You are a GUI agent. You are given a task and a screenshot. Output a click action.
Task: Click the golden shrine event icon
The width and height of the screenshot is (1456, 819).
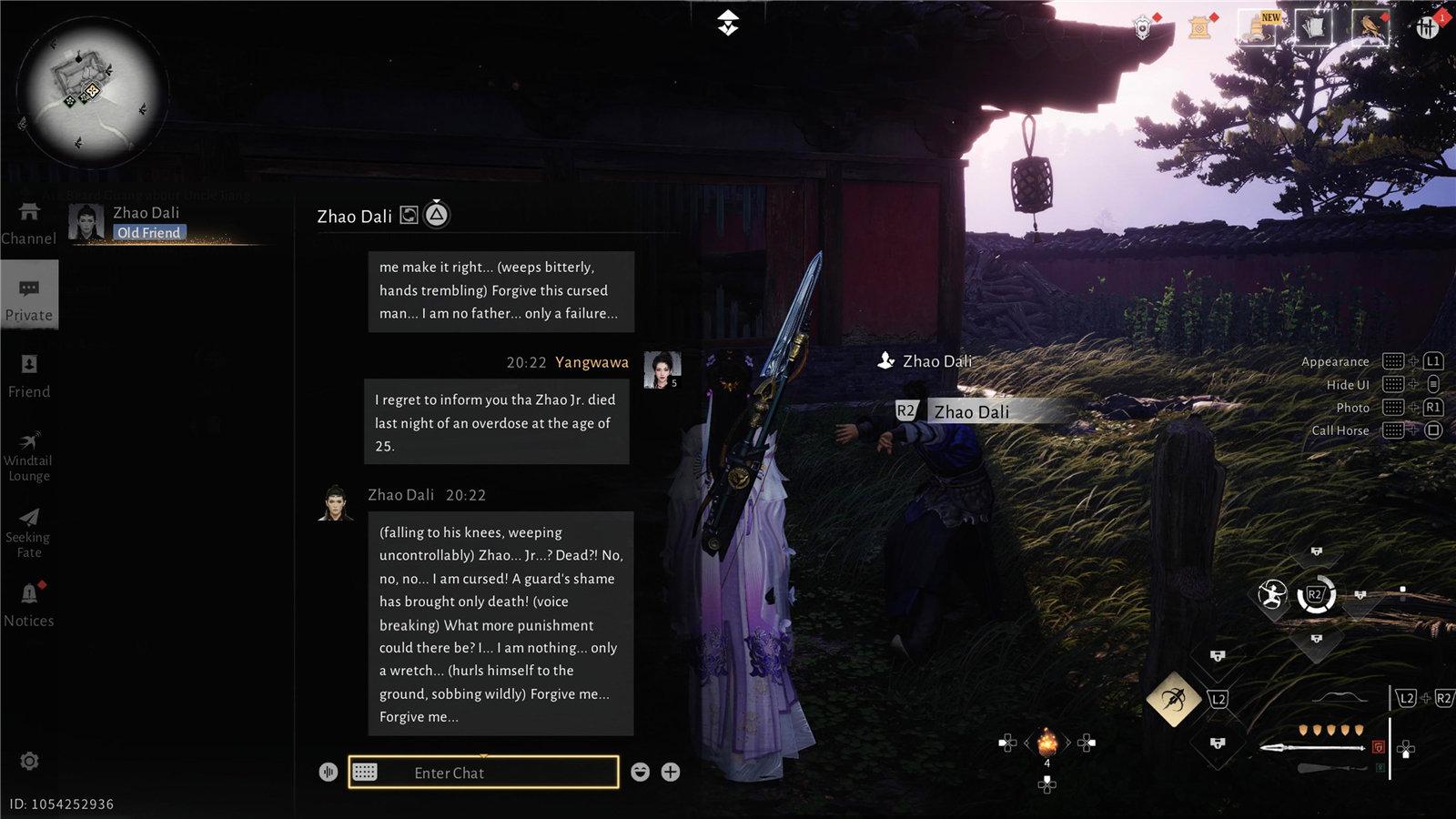(1200, 28)
